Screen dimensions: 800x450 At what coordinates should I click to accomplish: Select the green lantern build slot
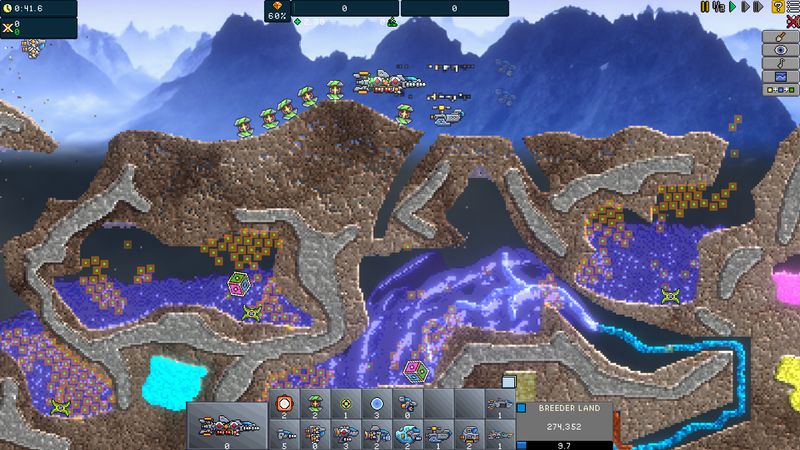point(314,403)
